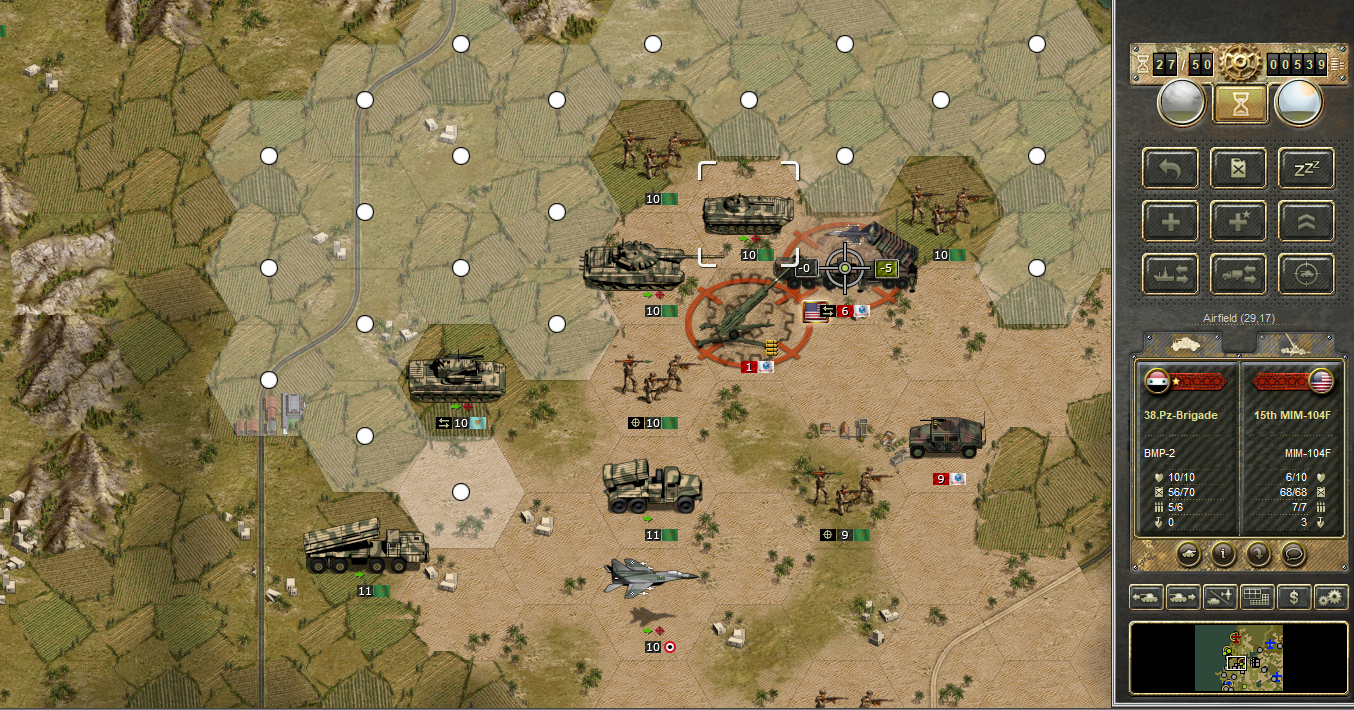1354x710 pixels.
Task: Click the ship embark button
Action: pyautogui.click(x=1171, y=273)
